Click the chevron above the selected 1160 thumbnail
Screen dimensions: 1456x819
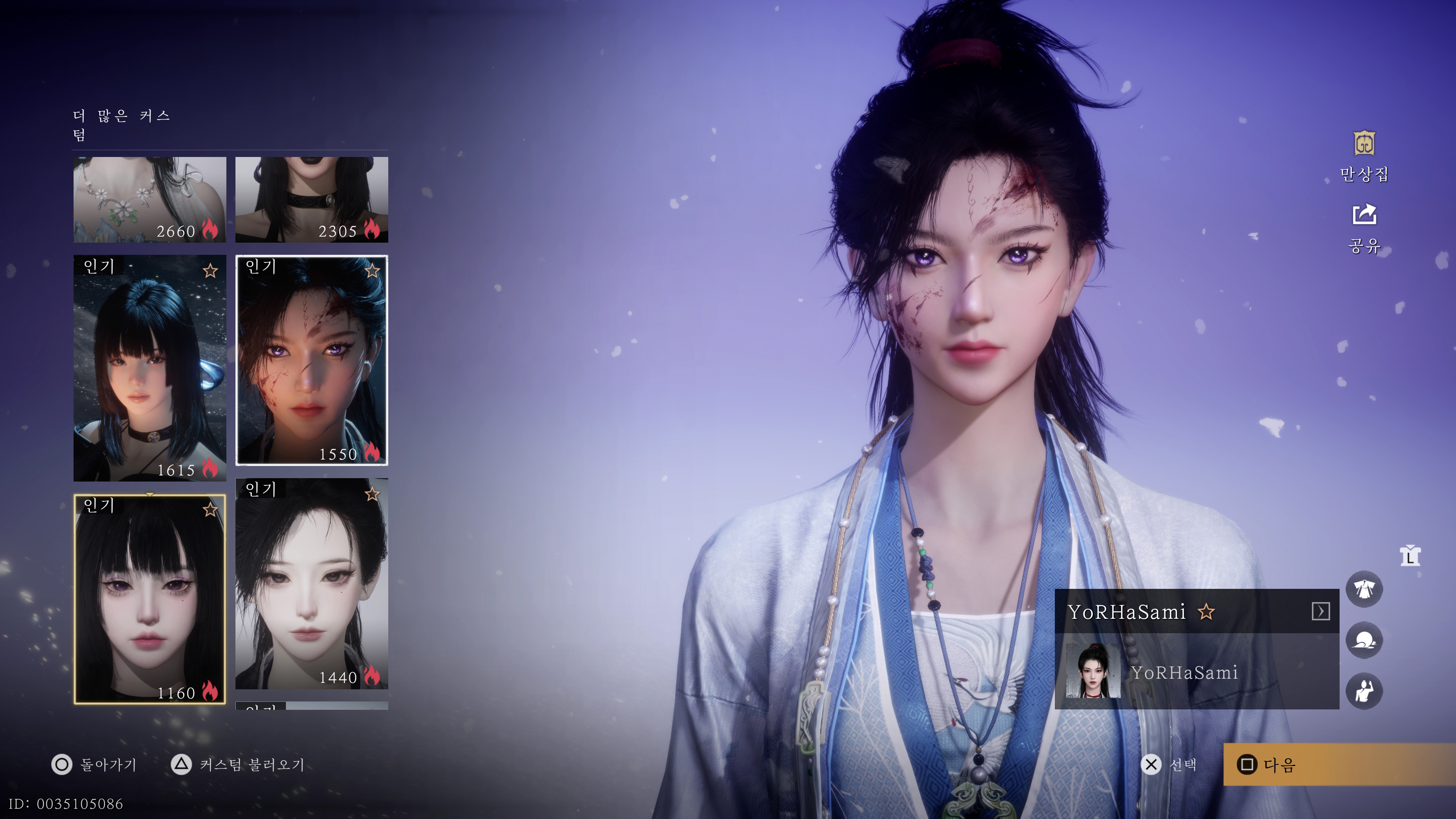(x=150, y=494)
